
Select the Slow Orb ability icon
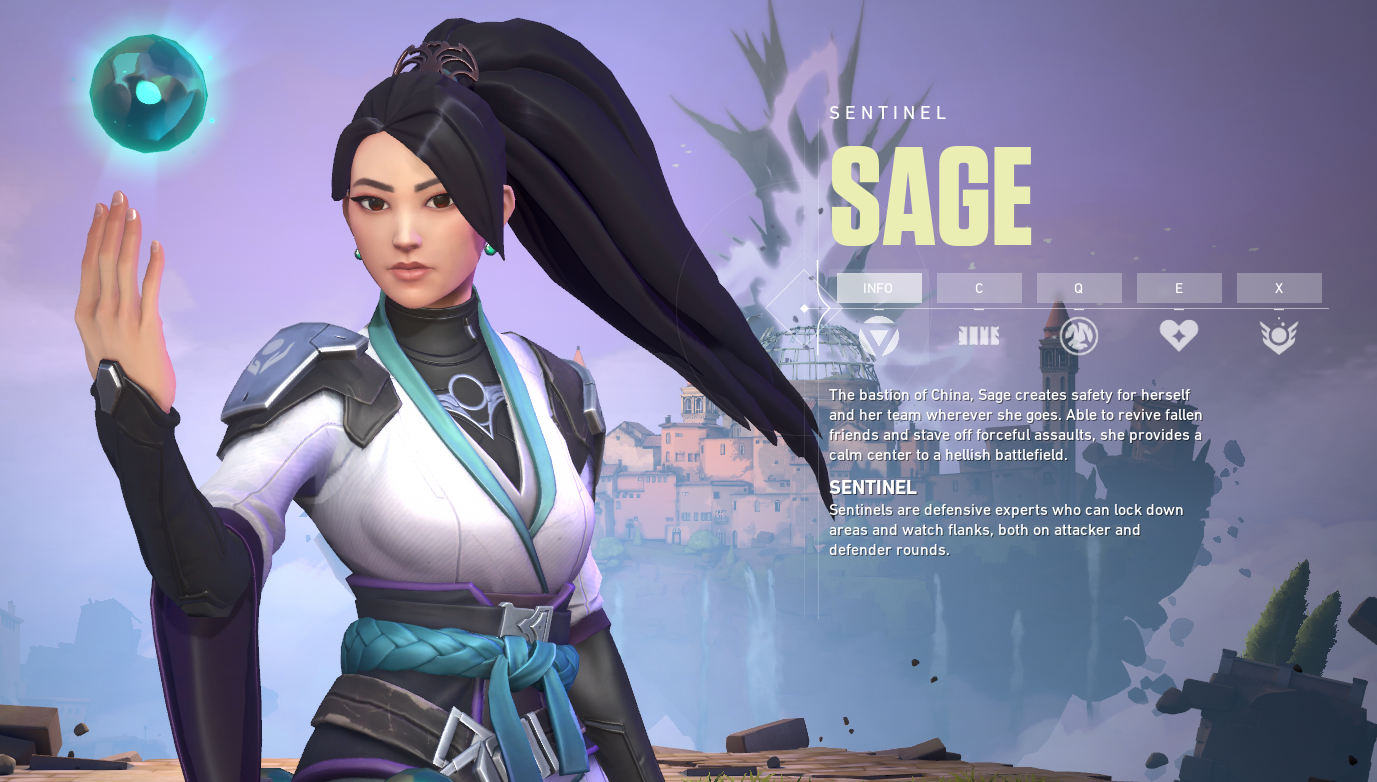click(x=1079, y=336)
